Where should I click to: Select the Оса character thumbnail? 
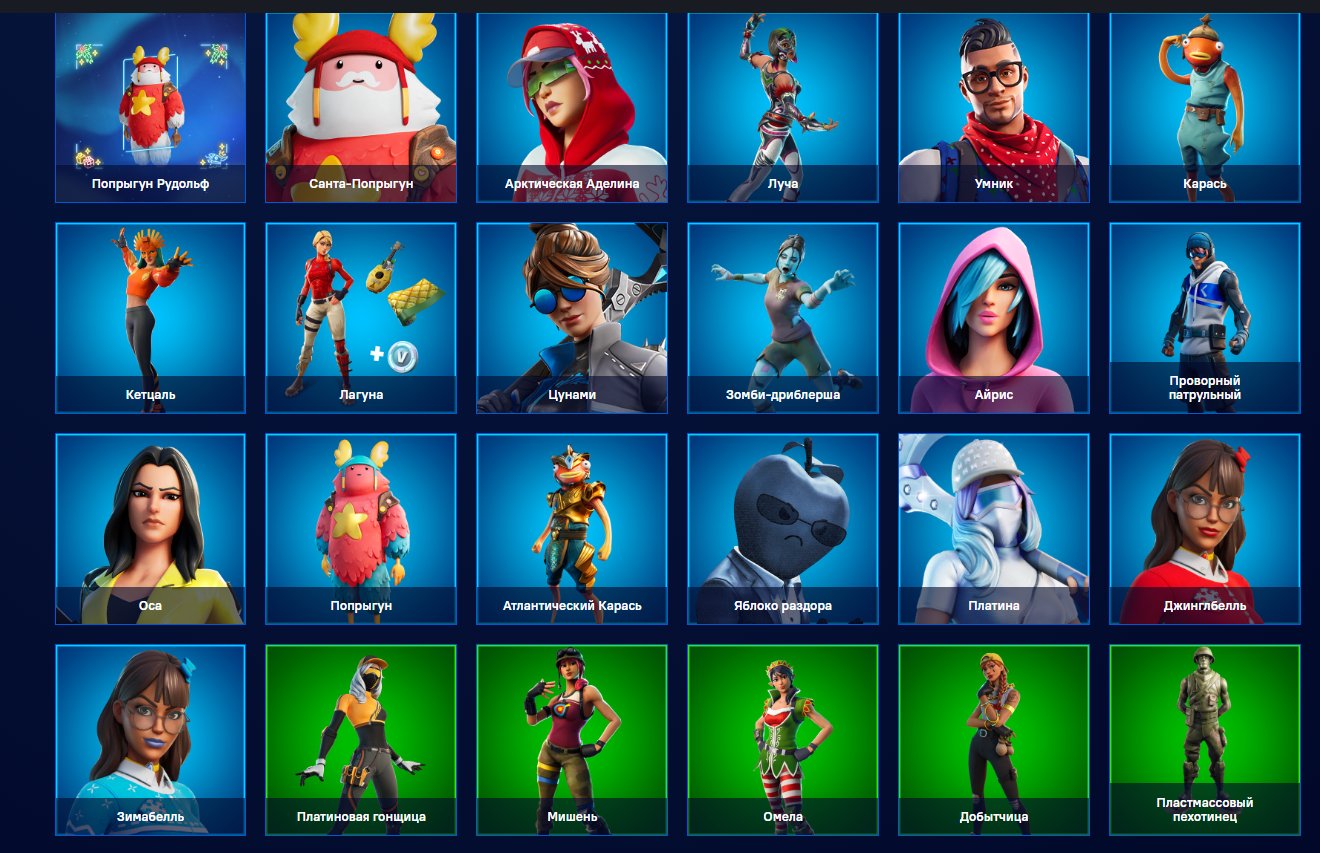(150, 530)
